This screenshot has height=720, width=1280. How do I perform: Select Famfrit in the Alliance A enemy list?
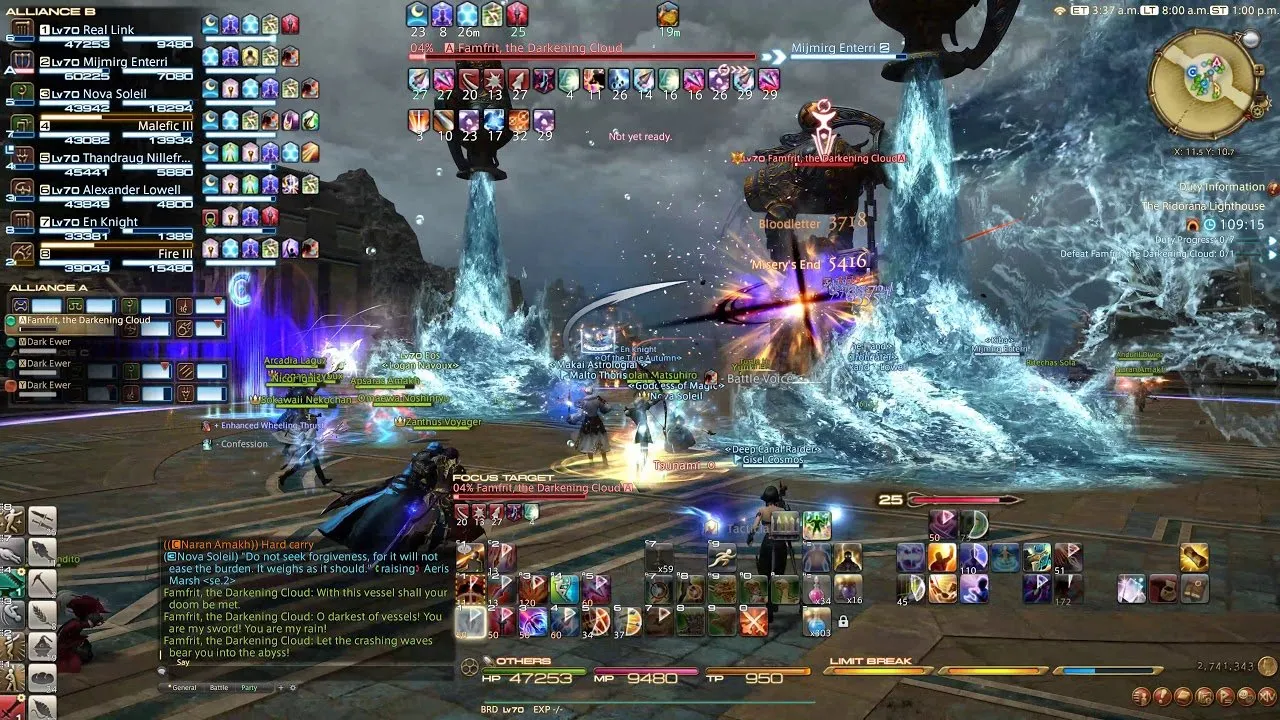[x=88, y=321]
